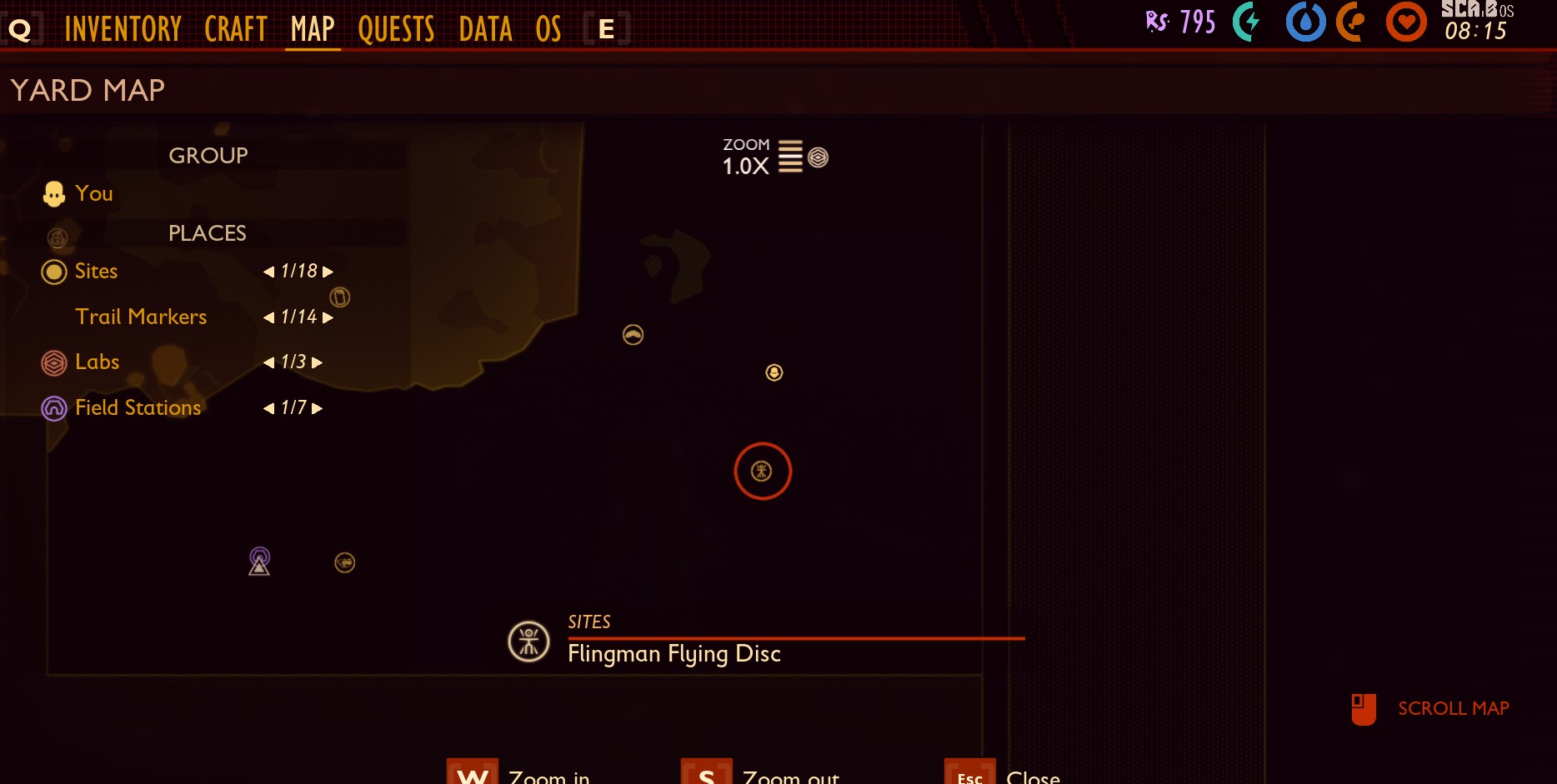Click the next arrow beside Trail Markers 1/14
The image size is (1557, 784).
point(328,317)
